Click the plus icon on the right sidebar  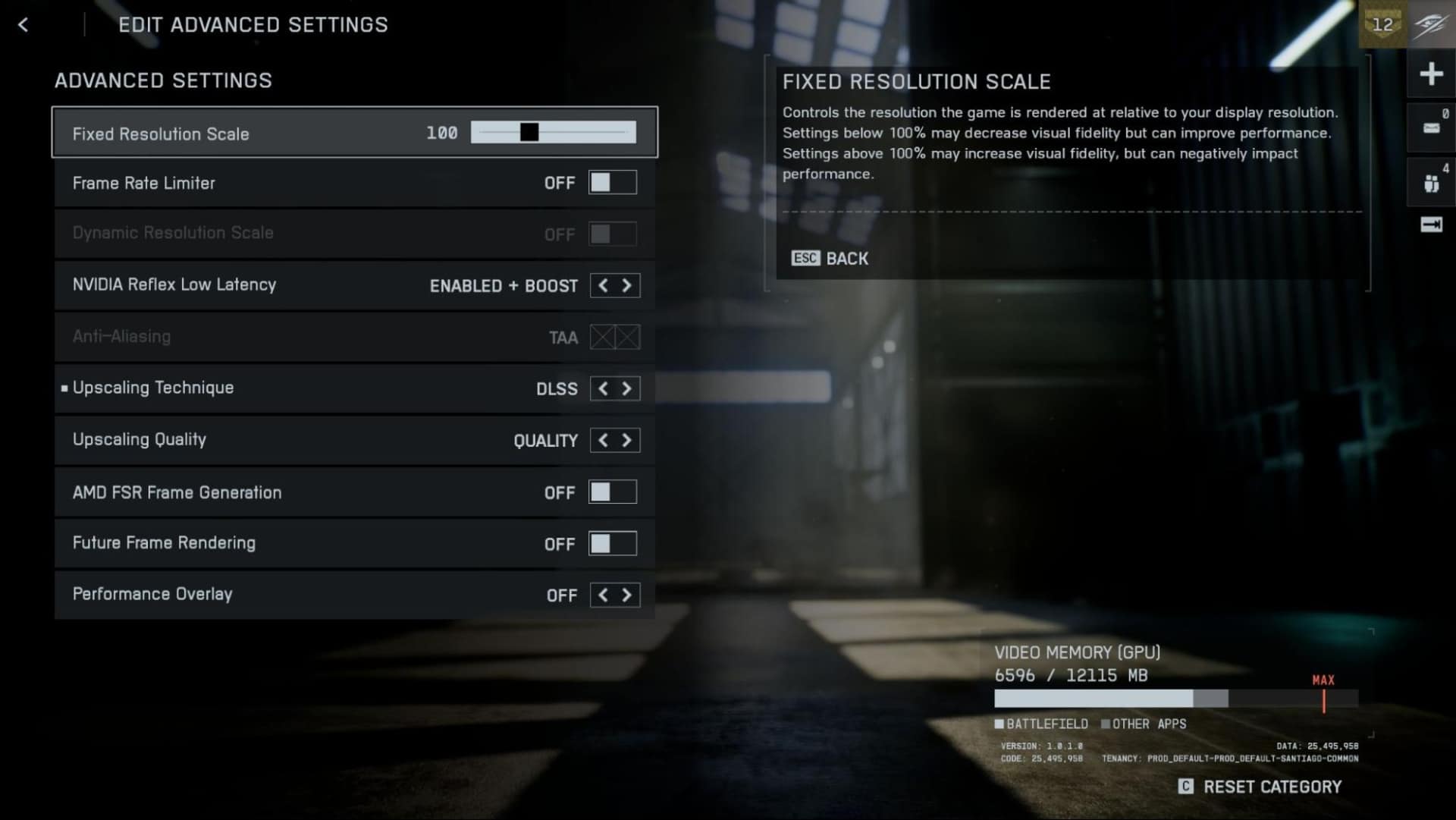[x=1432, y=74]
